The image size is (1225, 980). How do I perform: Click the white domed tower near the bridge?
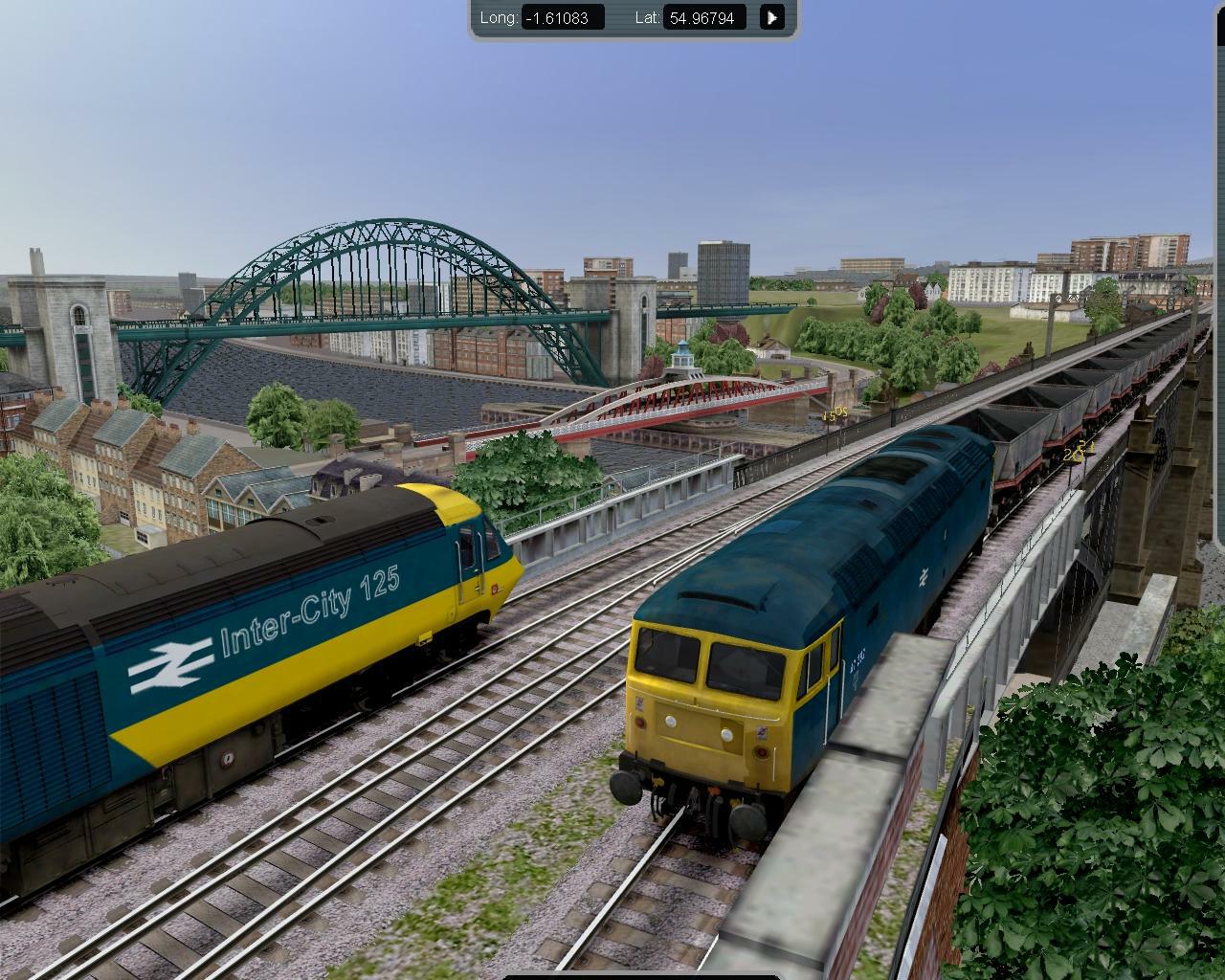click(683, 354)
